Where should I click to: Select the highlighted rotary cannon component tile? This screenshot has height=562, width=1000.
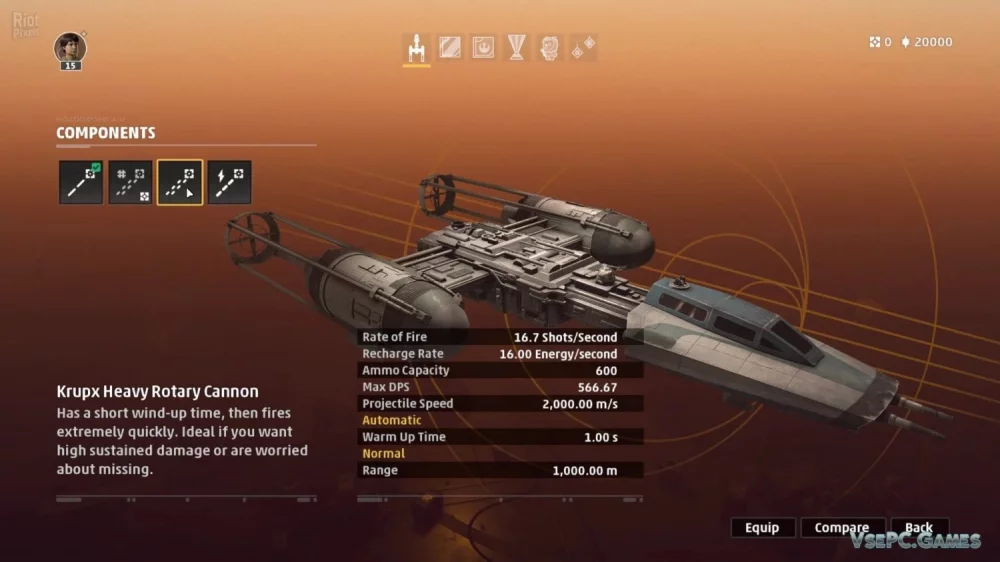(x=180, y=182)
